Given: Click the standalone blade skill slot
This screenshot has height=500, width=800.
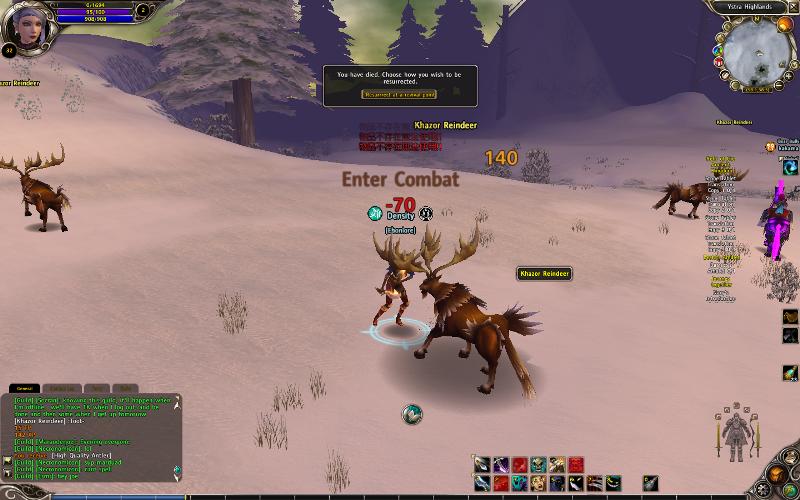Looking at the screenshot, I should (651, 483).
